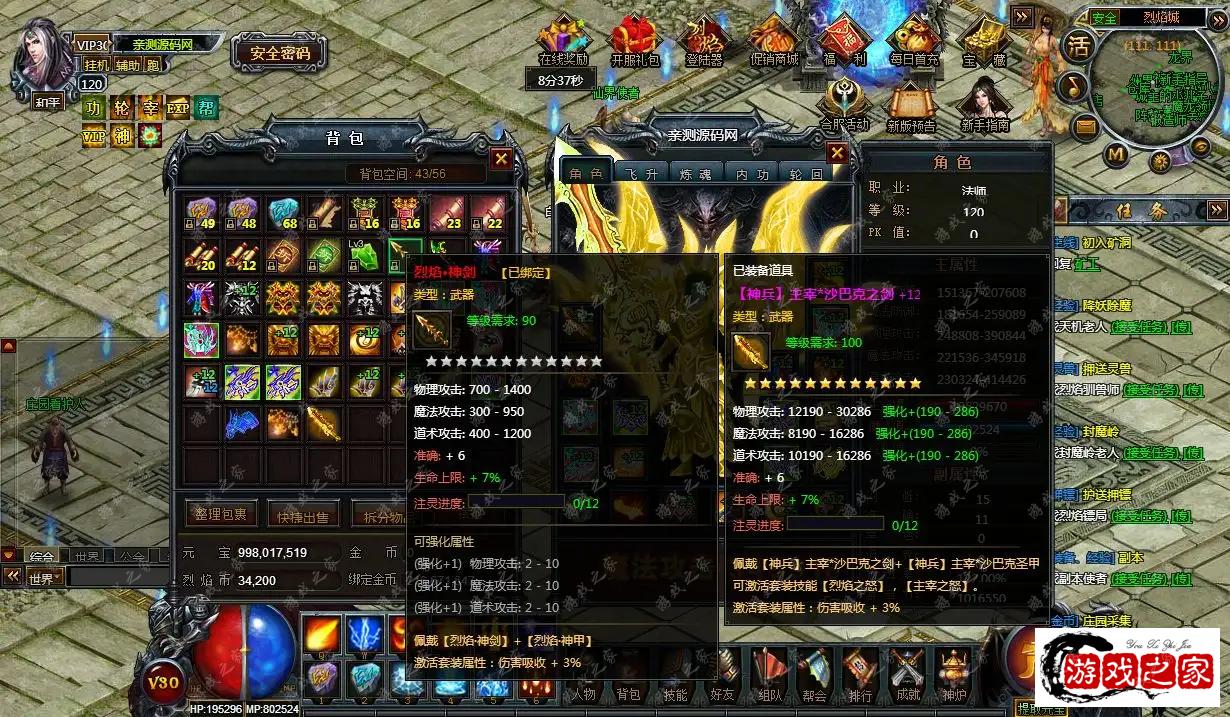Select the golden sword in the backpack
Image resolution: width=1230 pixels, height=717 pixels.
pos(323,423)
